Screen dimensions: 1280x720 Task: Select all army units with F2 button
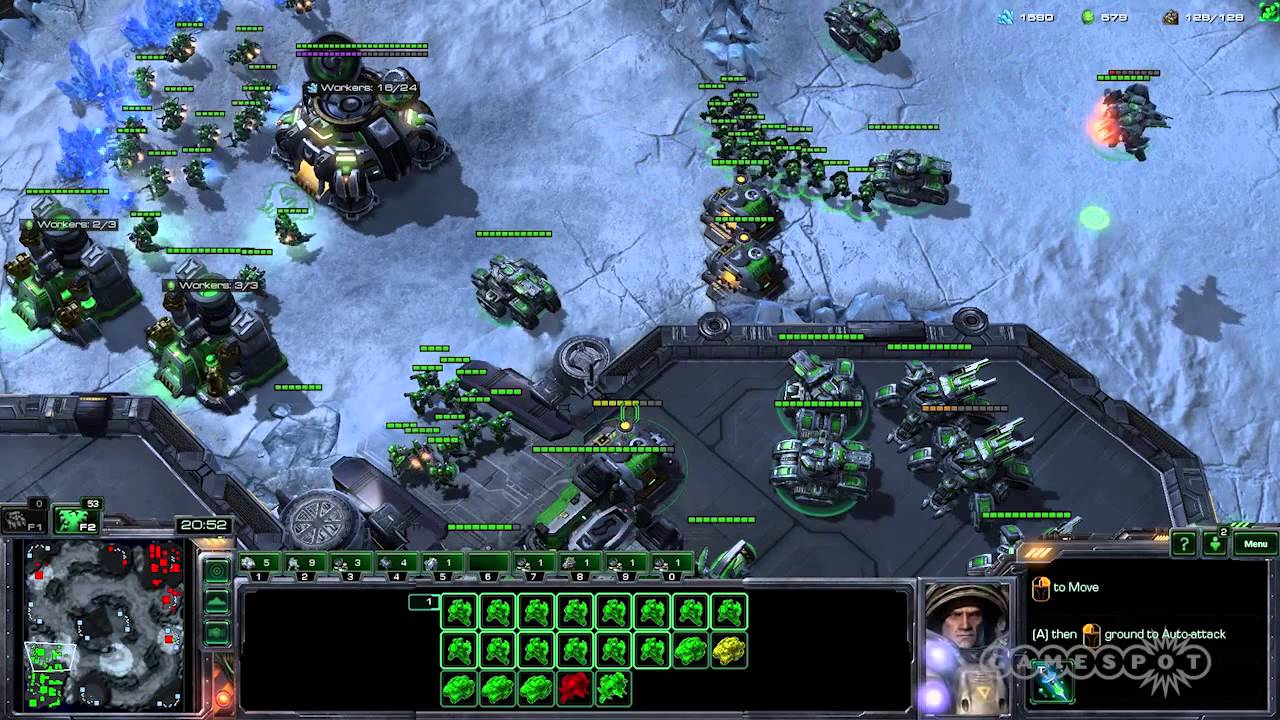(75, 519)
